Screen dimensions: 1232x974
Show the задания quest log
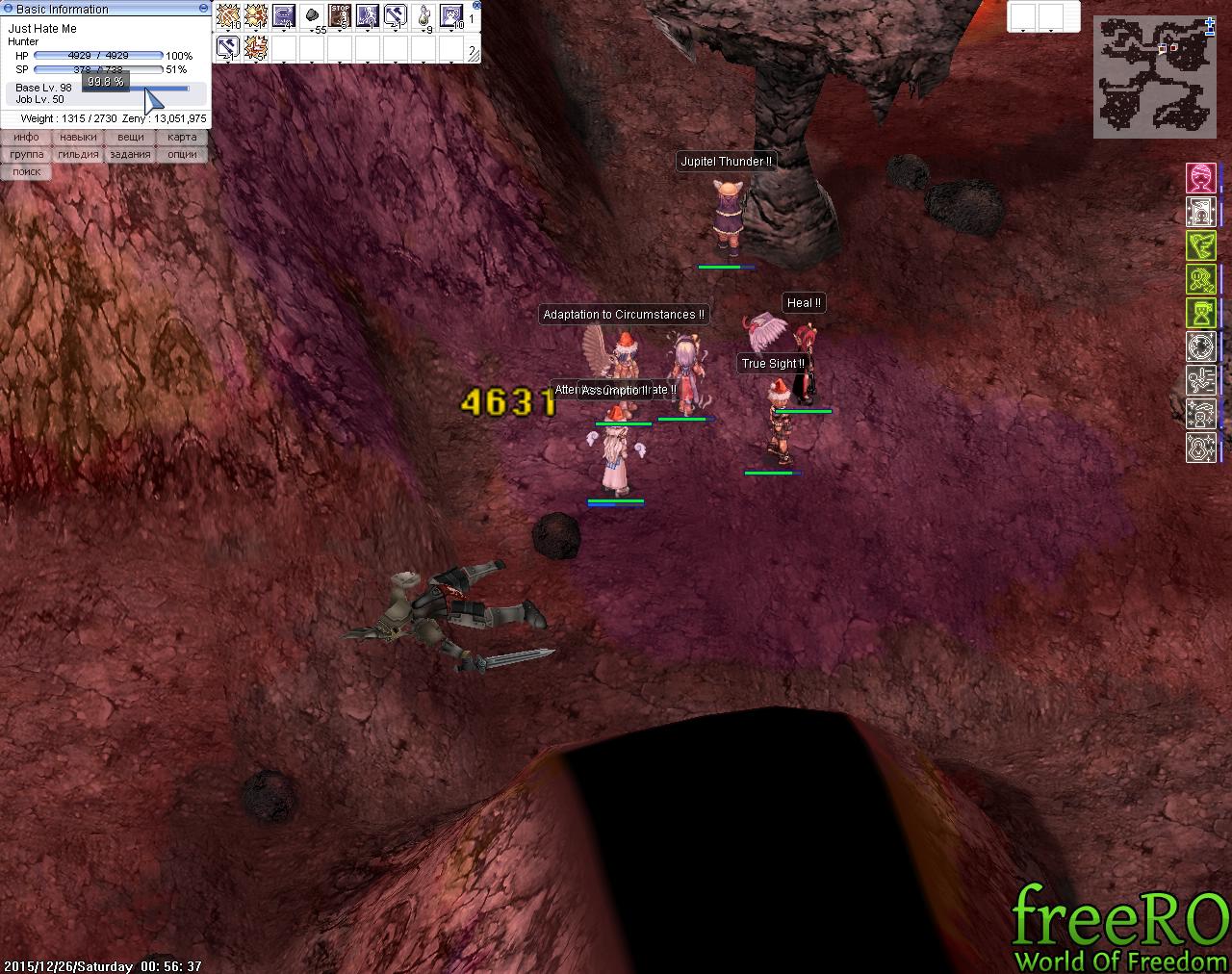click(130, 155)
